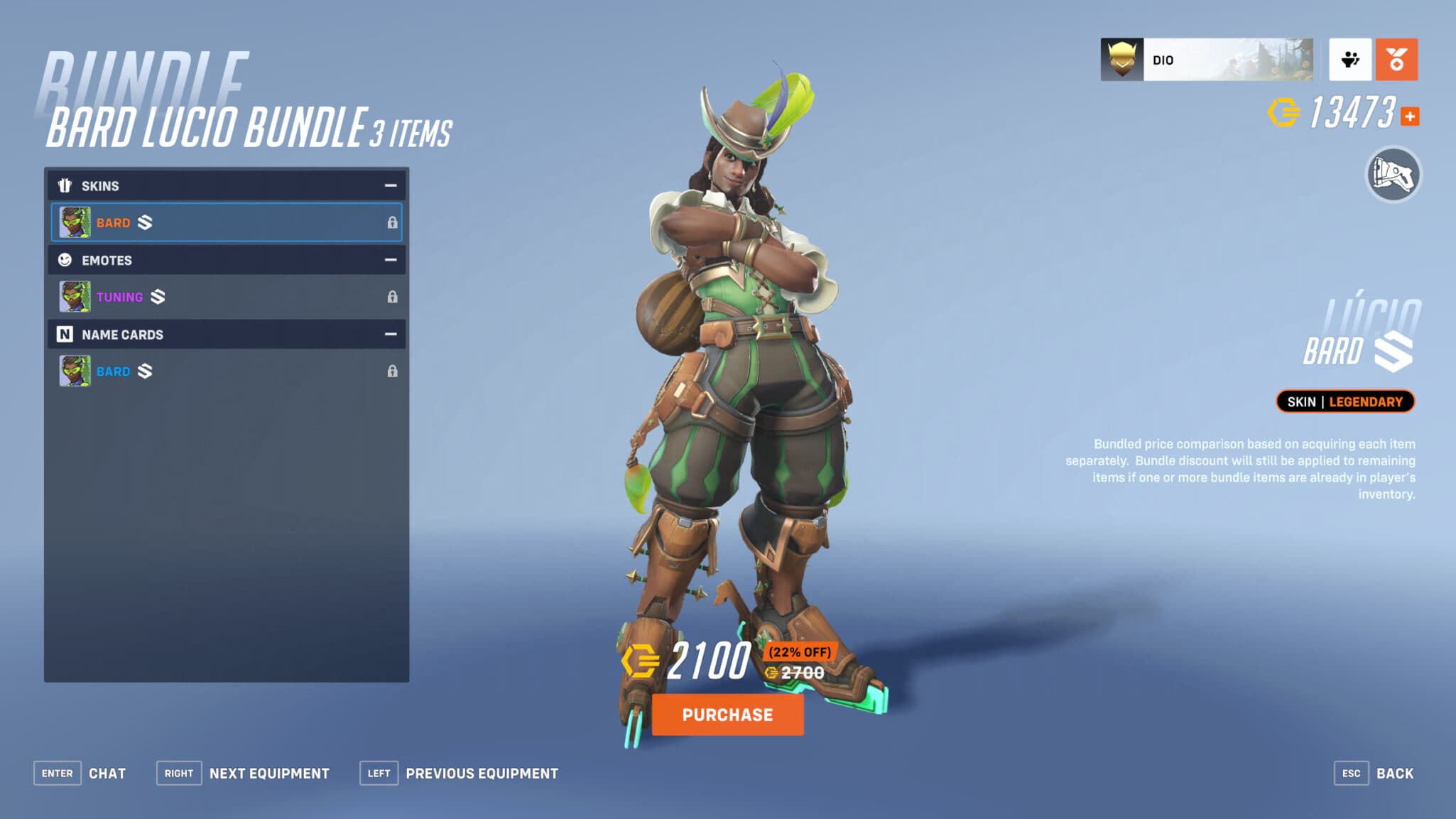Open the Battle Pass medal icon
Image resolution: width=1456 pixels, height=819 pixels.
[x=1396, y=60]
